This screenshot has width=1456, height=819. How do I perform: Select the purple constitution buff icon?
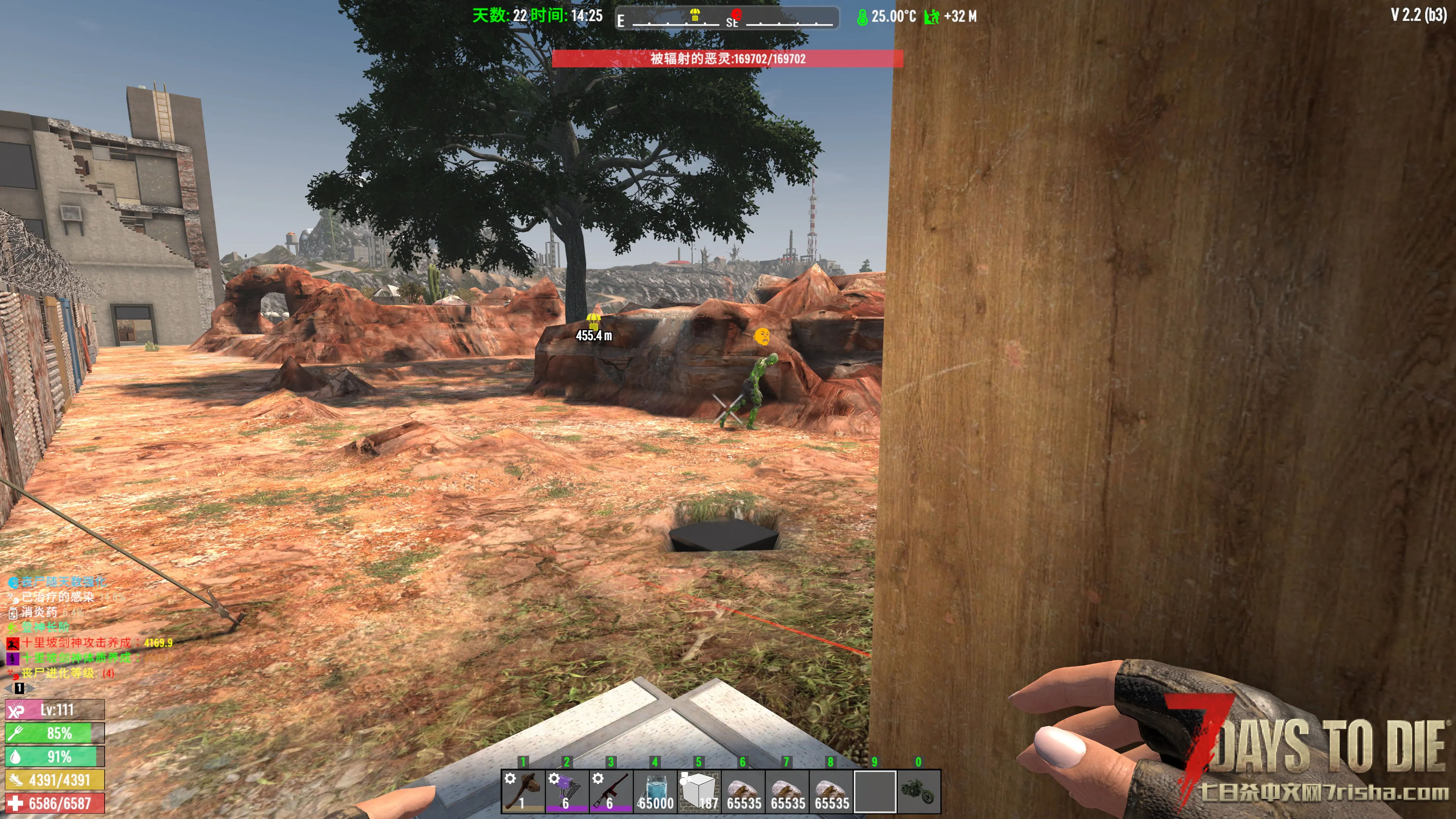[x=13, y=659]
